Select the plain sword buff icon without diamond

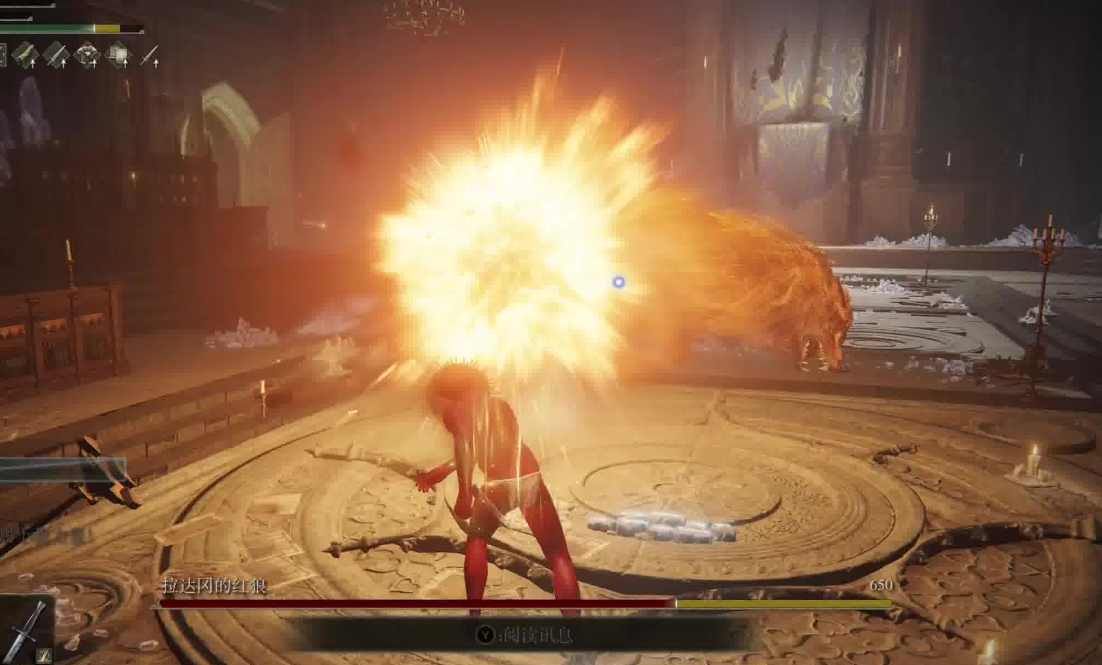point(150,55)
